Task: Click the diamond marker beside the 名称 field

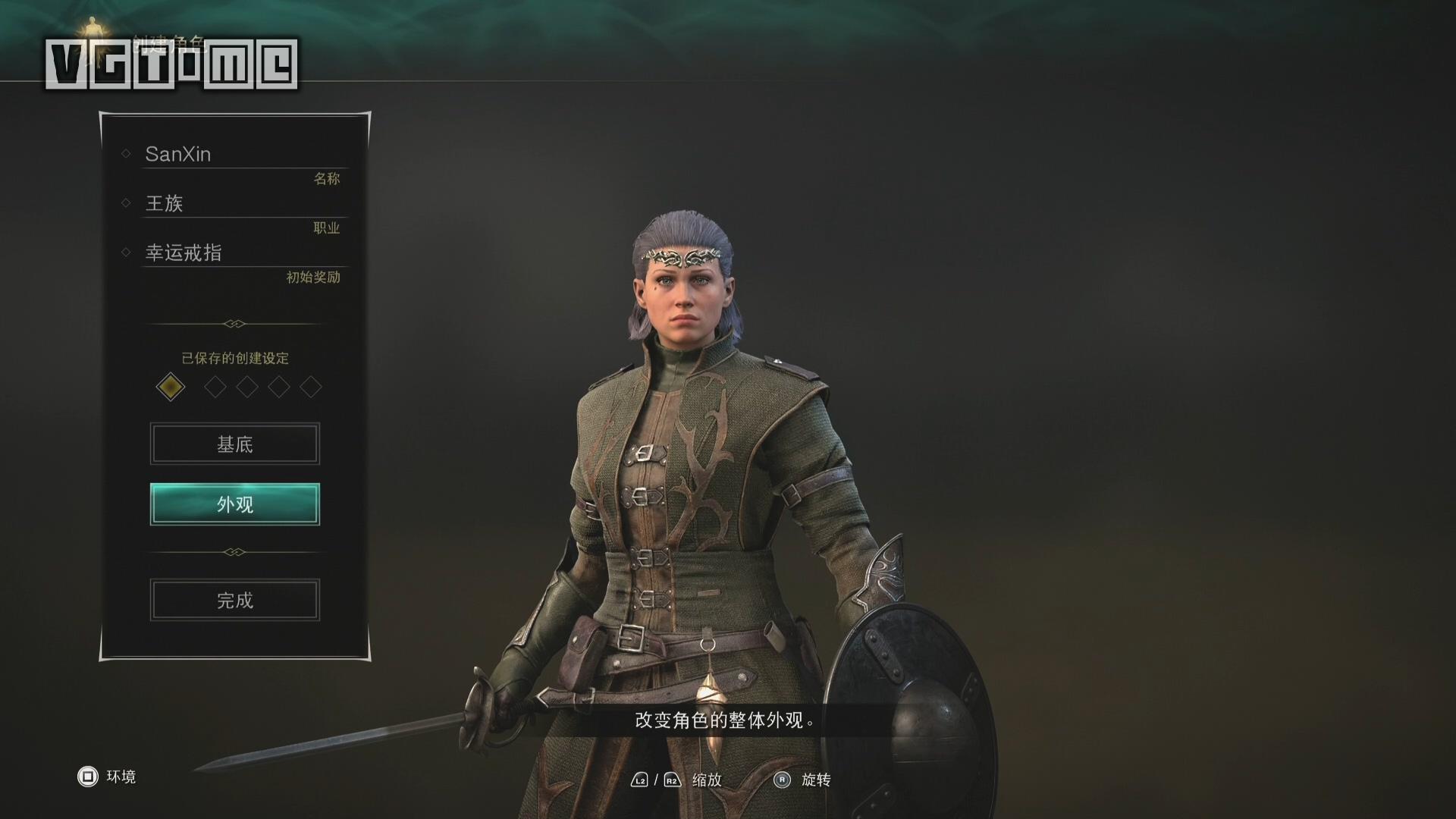Action: click(x=127, y=153)
